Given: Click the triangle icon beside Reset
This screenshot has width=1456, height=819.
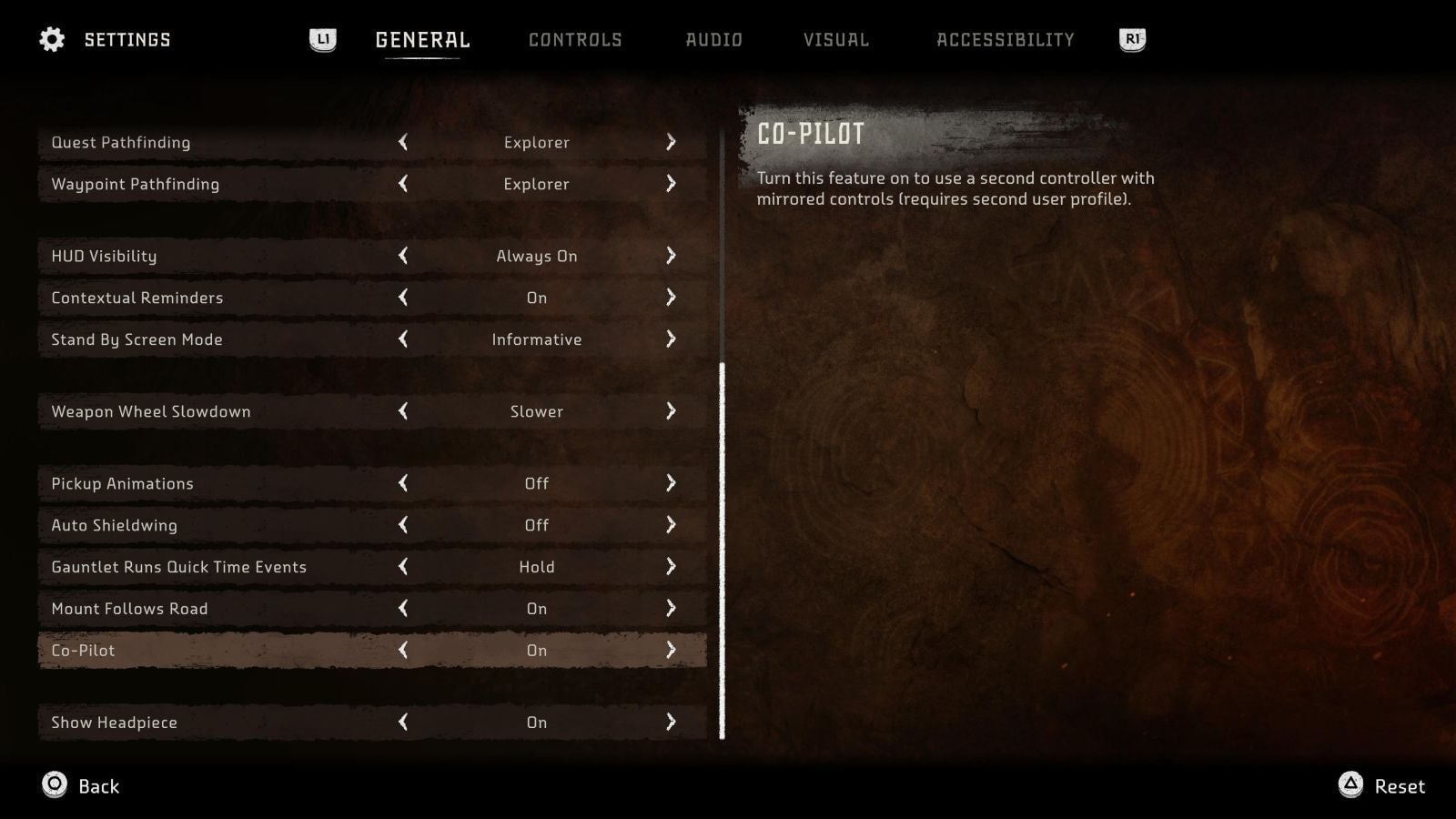Looking at the screenshot, I should click(x=1352, y=785).
